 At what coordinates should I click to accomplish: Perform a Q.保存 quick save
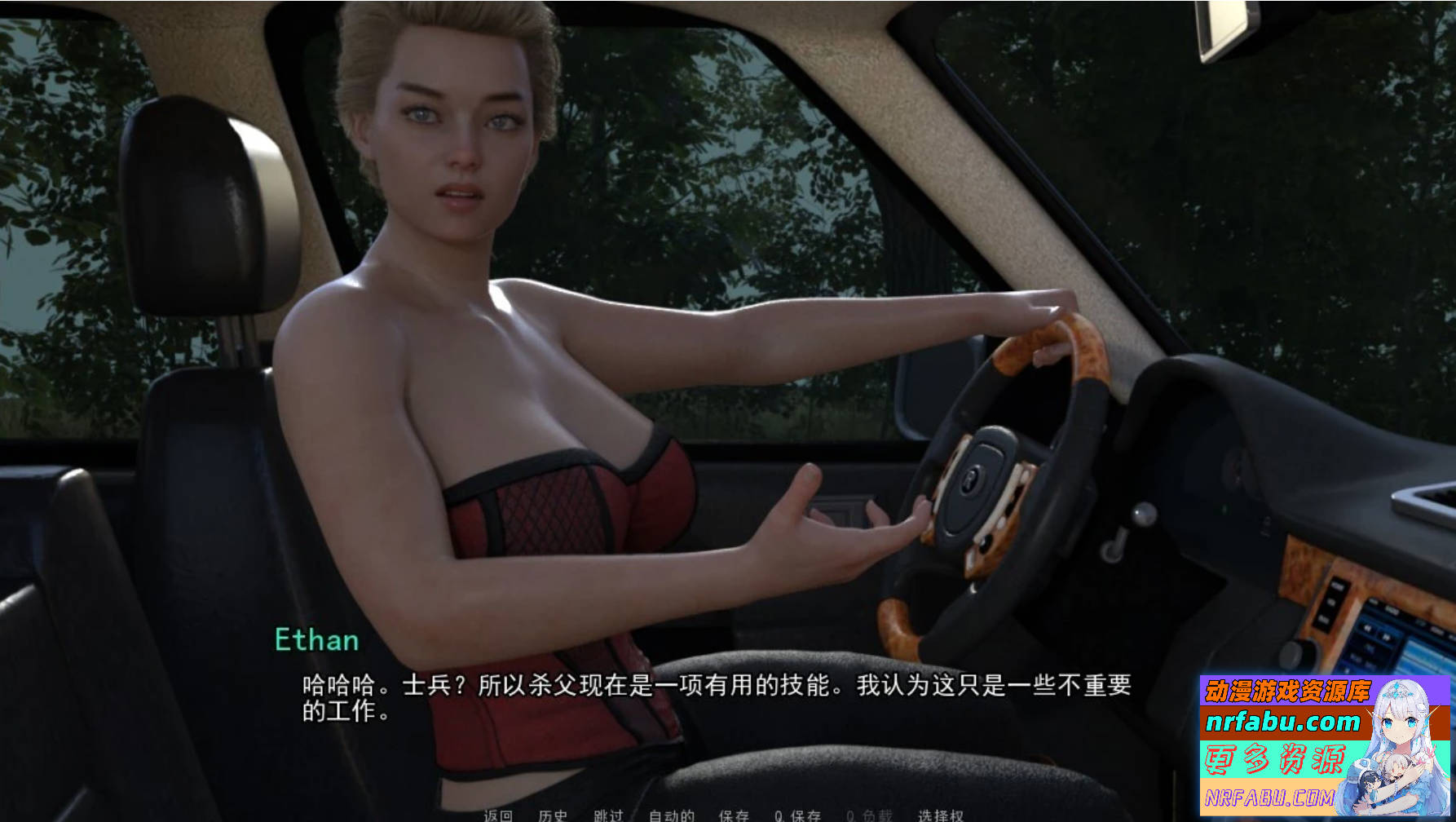click(798, 814)
